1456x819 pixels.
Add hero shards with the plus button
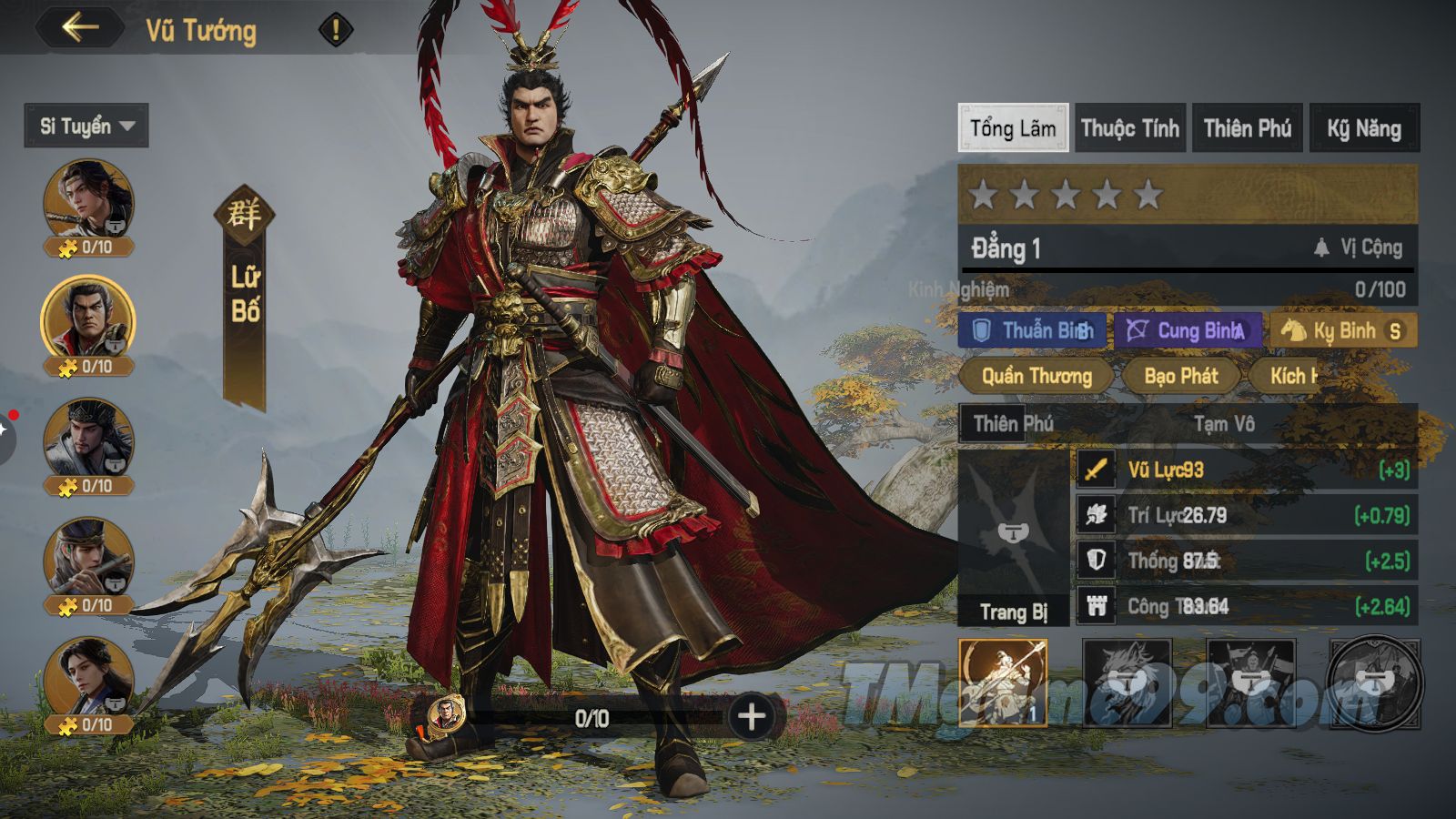click(752, 717)
